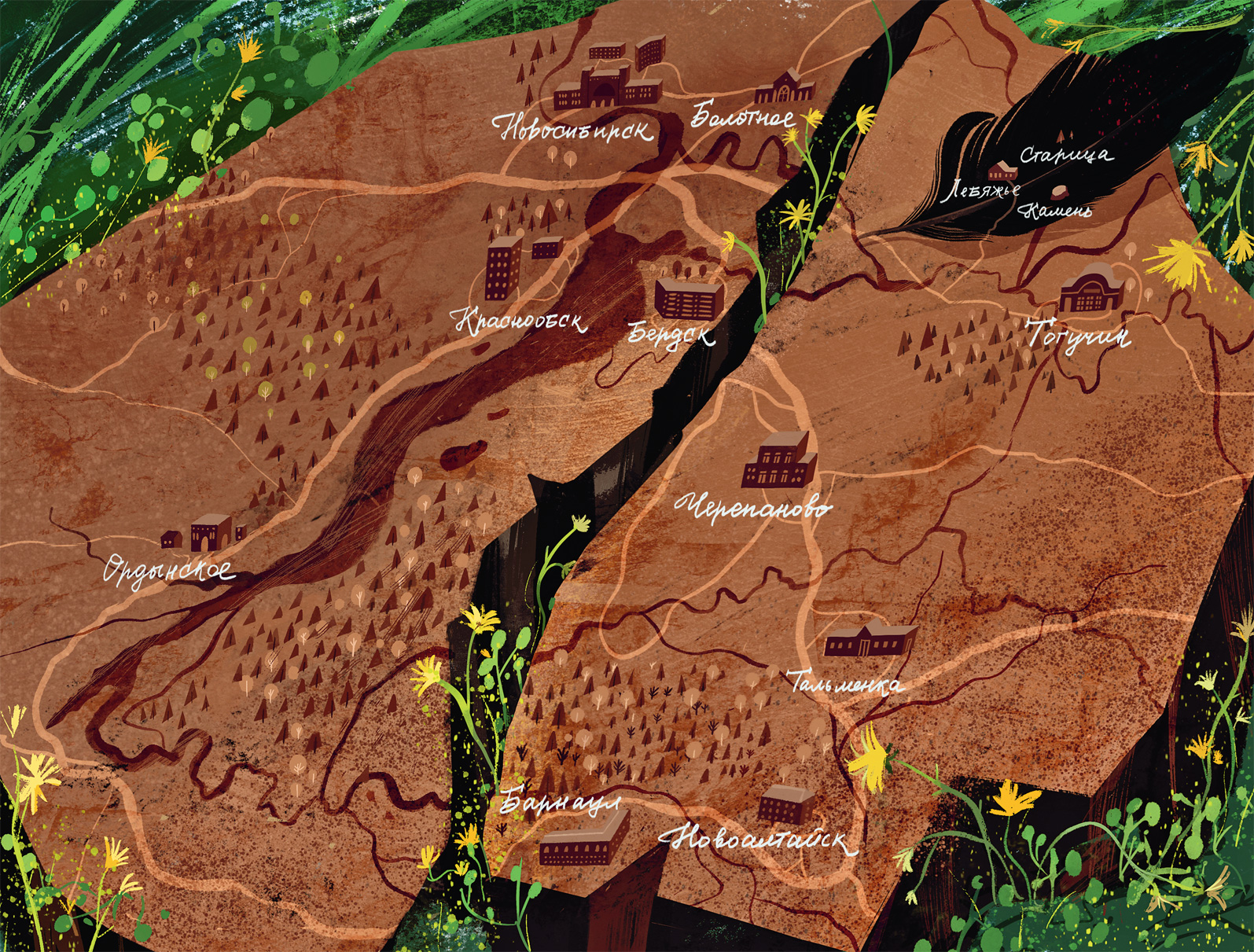Screen dimensions: 1254x952
Task: Choose Бердск on the map
Action: 671,334
